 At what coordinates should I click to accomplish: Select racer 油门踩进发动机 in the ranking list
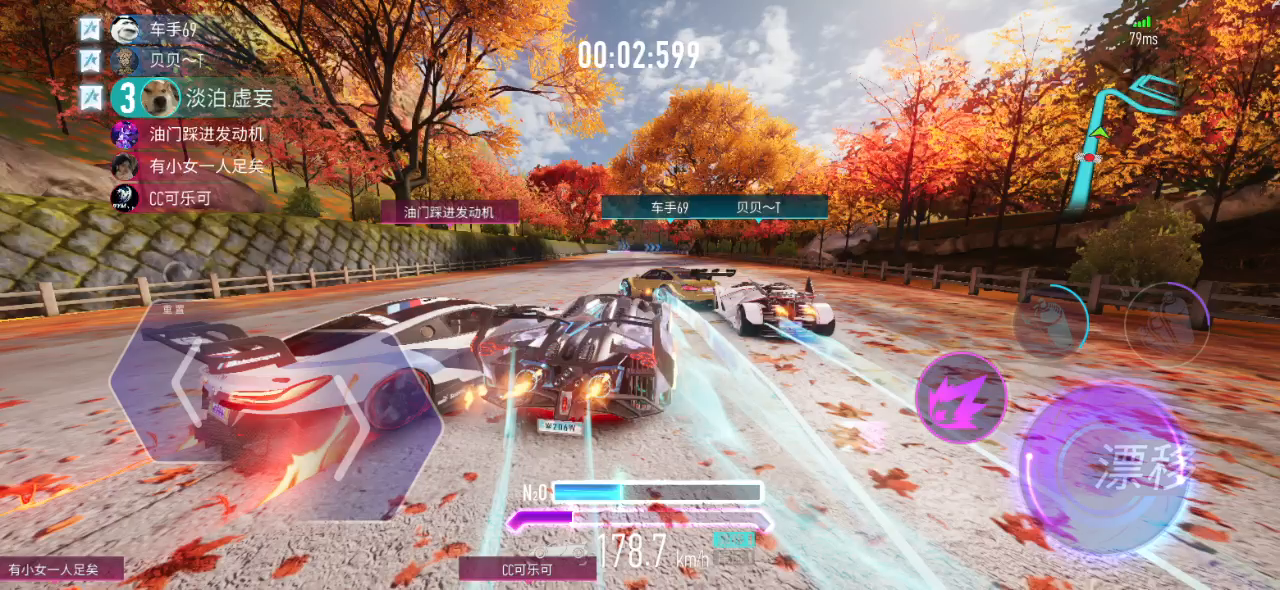coord(208,133)
